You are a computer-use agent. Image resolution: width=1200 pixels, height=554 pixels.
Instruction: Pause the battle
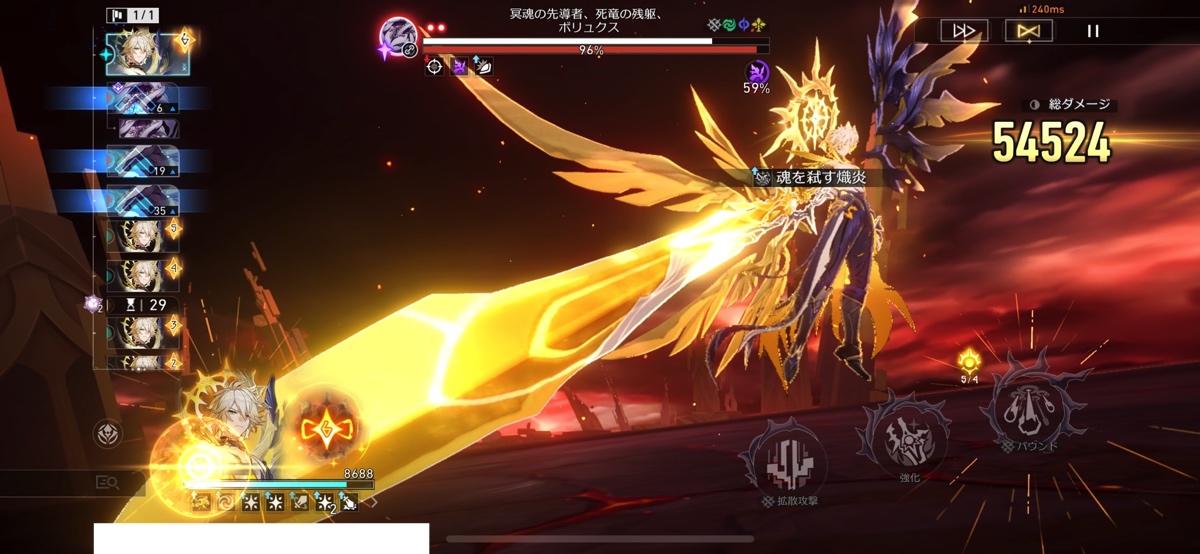pyautogui.click(x=1093, y=31)
